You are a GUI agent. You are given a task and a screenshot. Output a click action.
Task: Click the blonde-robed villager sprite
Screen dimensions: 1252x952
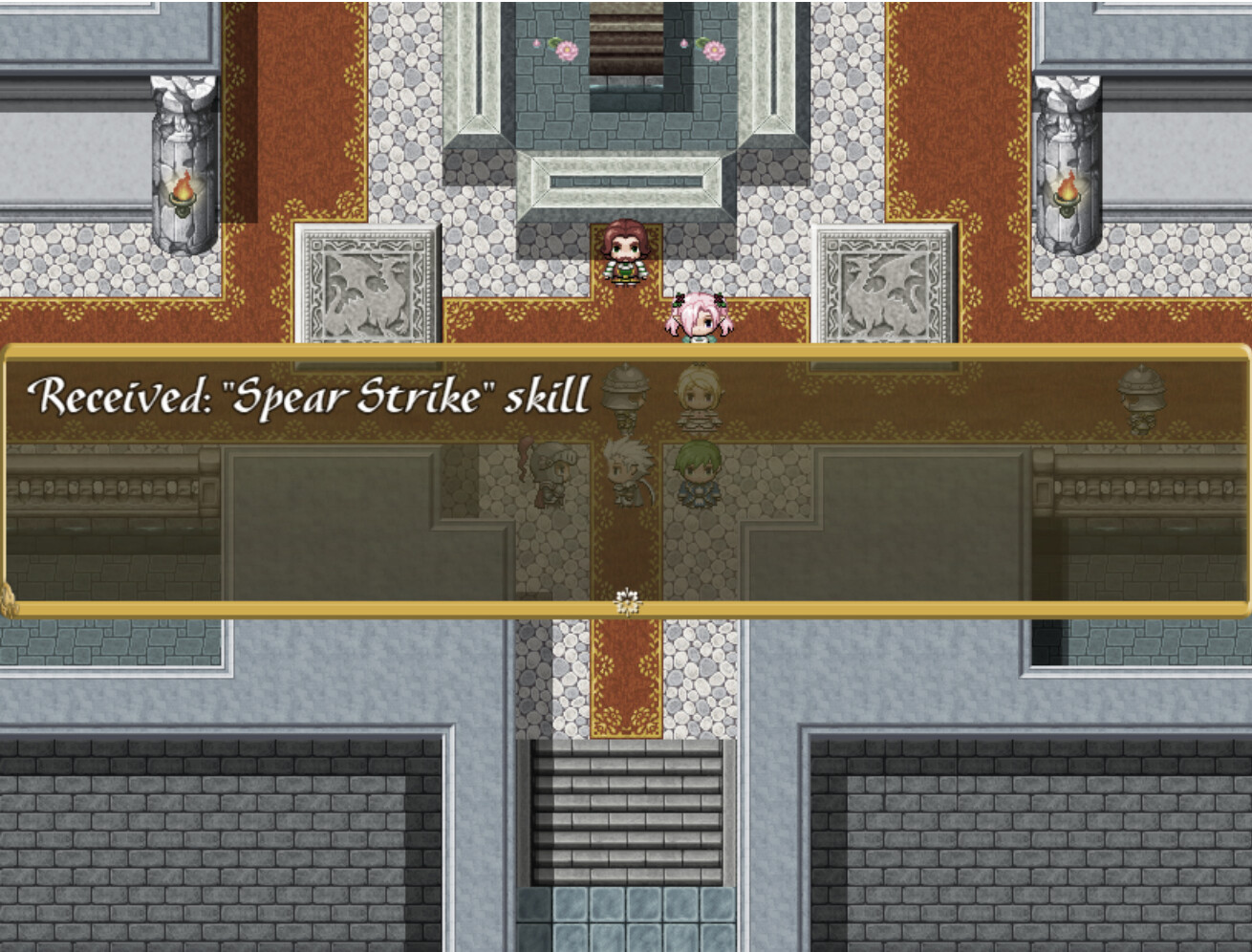click(x=698, y=394)
